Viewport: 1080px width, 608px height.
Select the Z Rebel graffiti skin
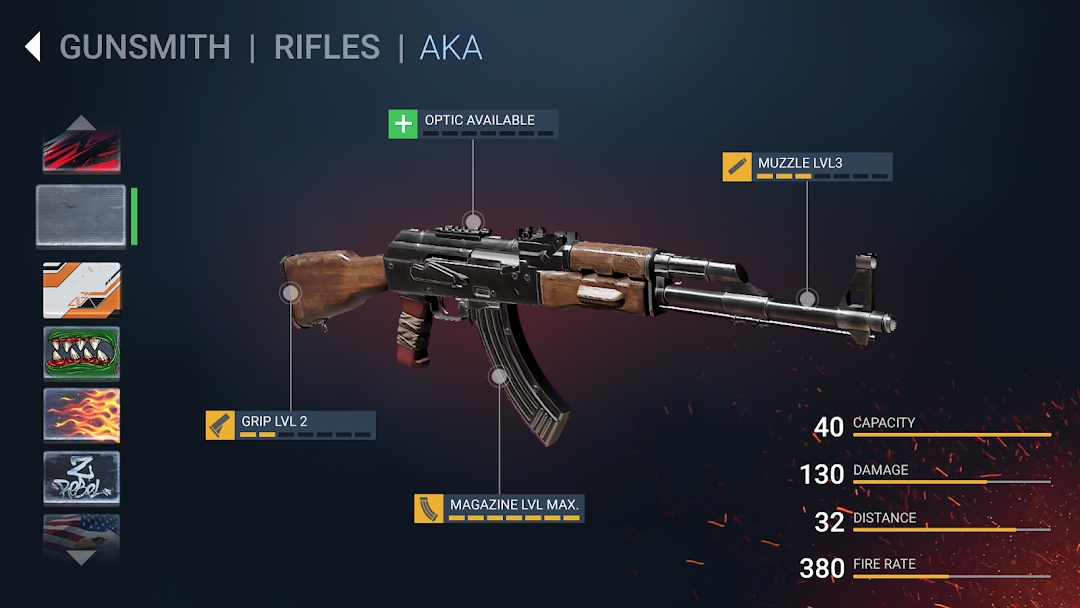[x=81, y=477]
